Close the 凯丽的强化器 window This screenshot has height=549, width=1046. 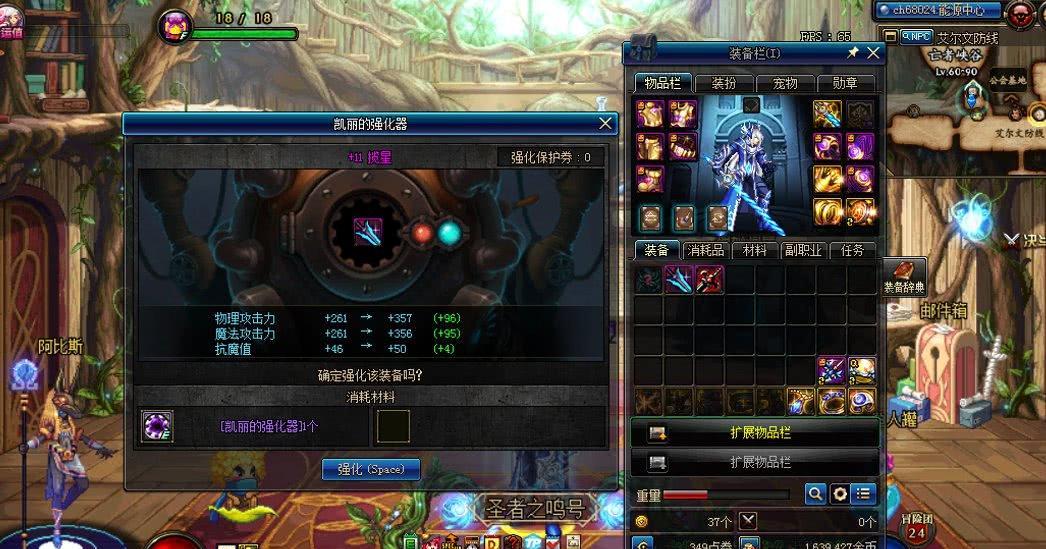[x=605, y=124]
